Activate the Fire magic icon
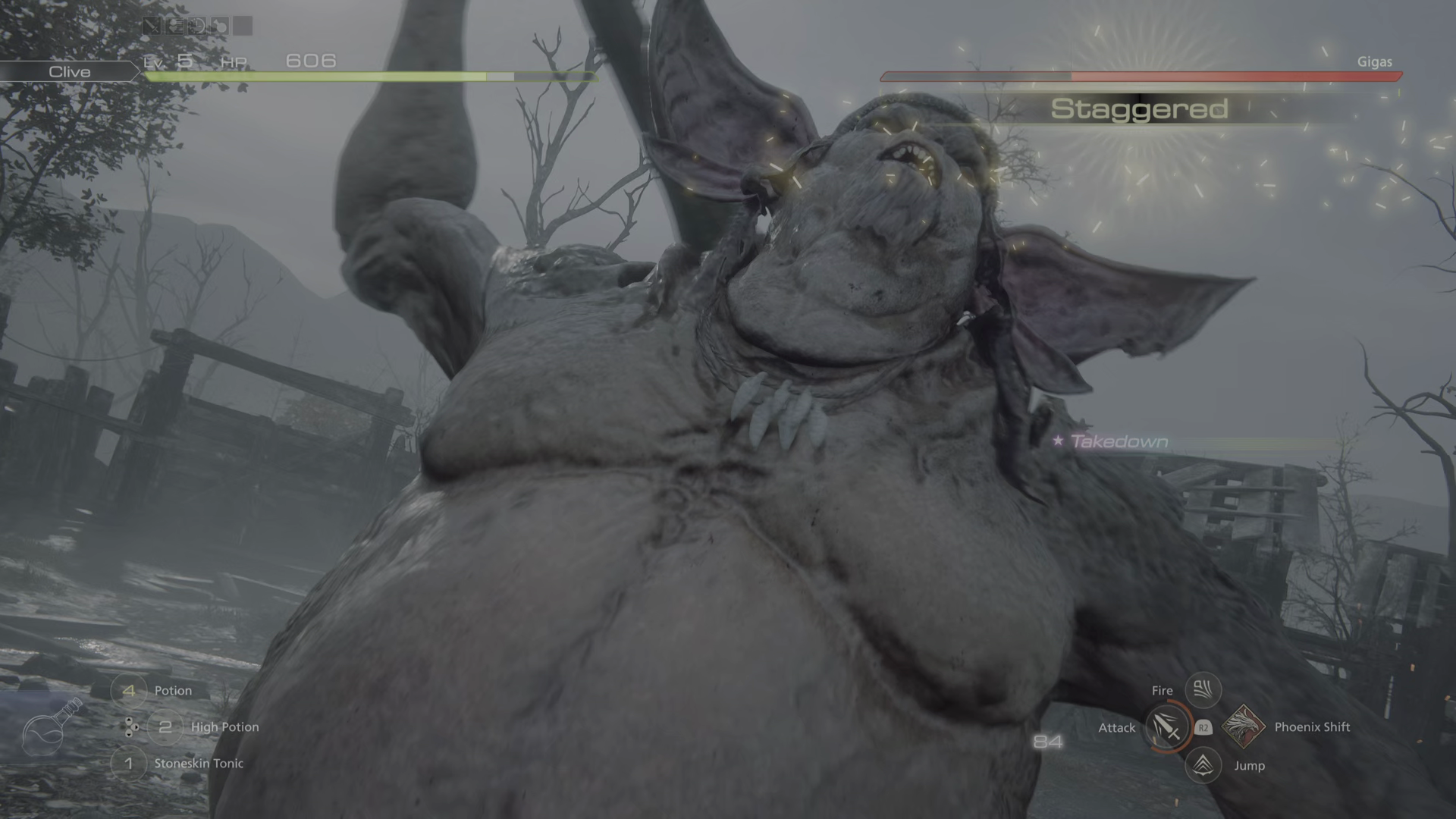Viewport: 1456px width, 819px height. (x=1203, y=689)
